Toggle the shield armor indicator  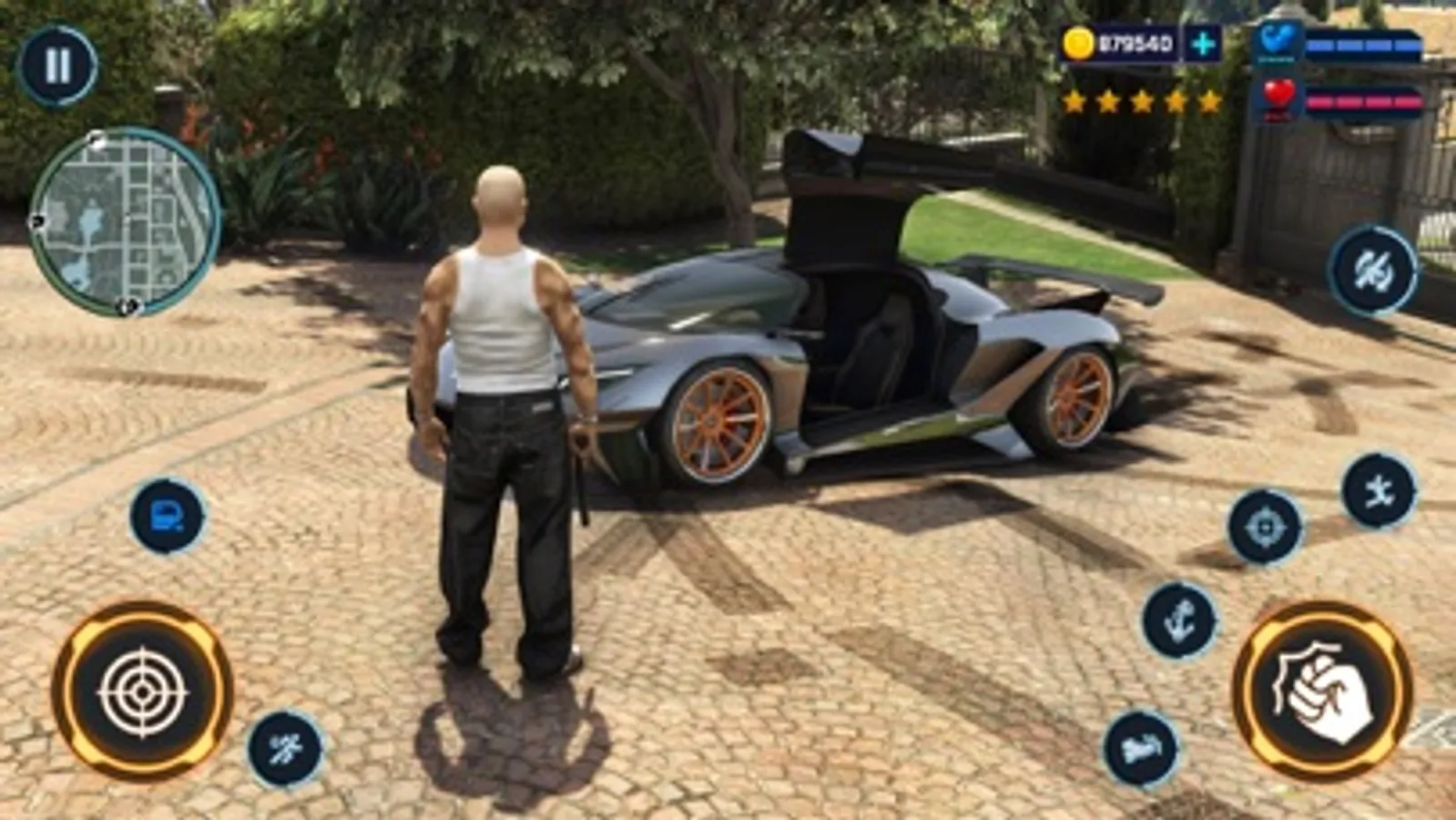pyautogui.click(x=1278, y=40)
